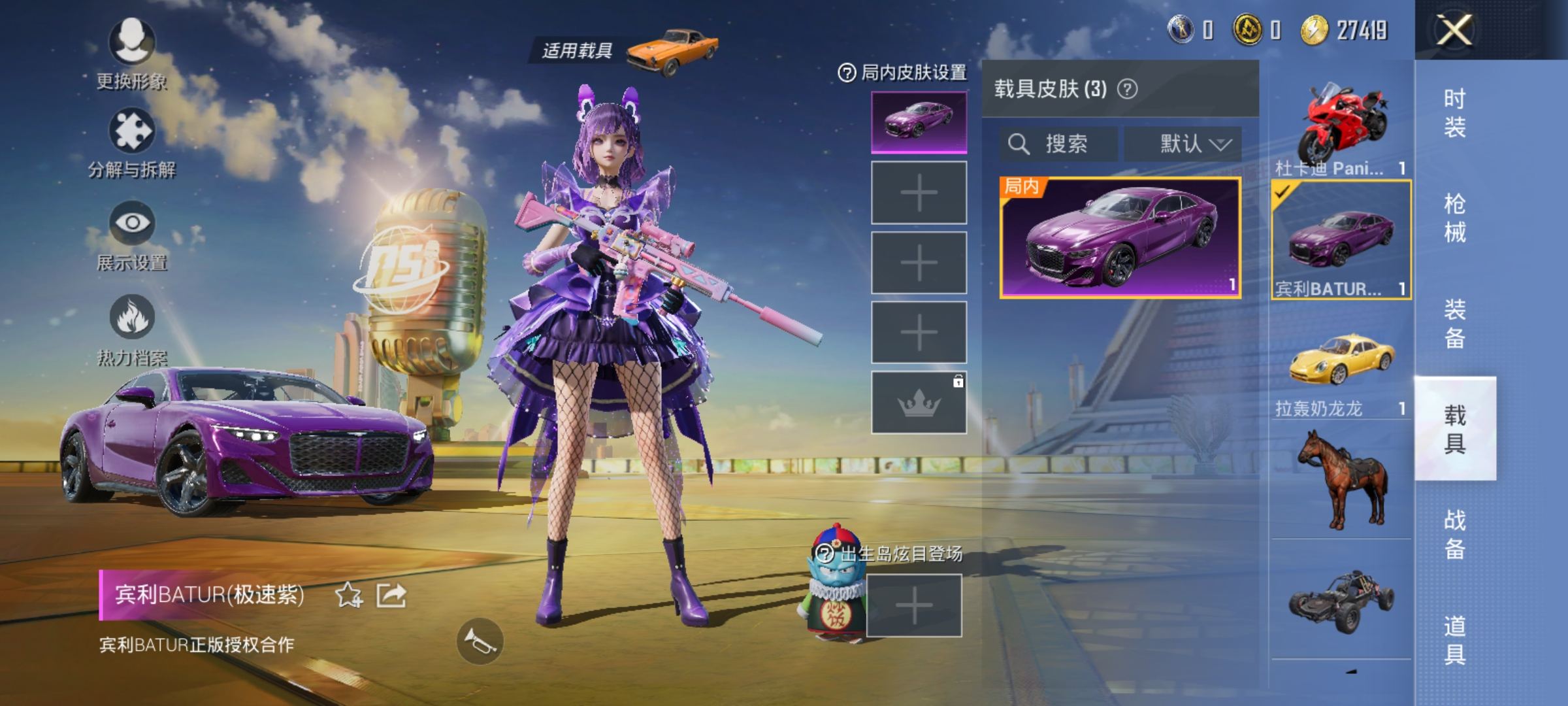Click the 搜索 search field

[x=1058, y=144]
